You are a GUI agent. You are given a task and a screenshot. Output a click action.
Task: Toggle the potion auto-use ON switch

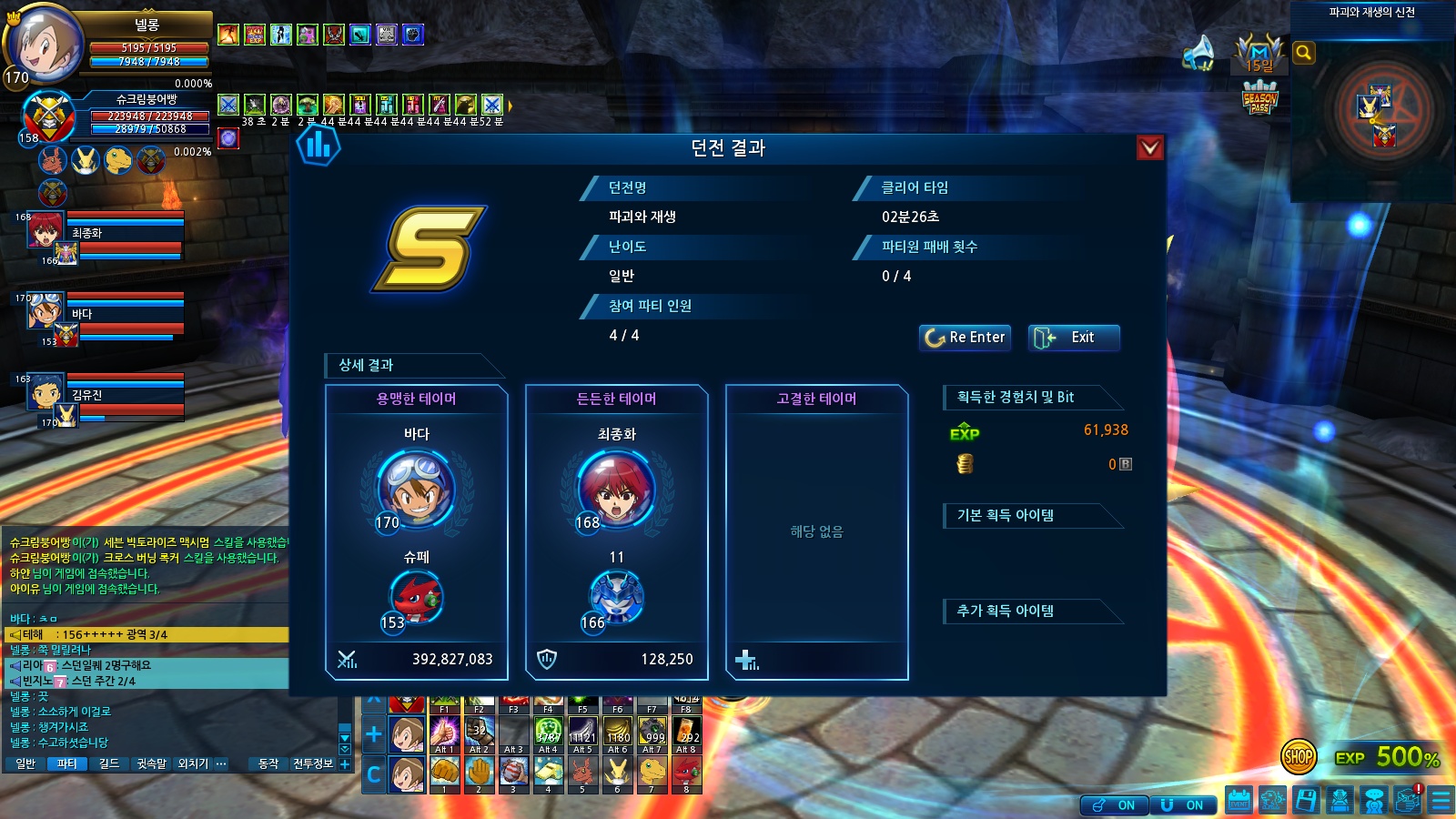(x=1115, y=805)
